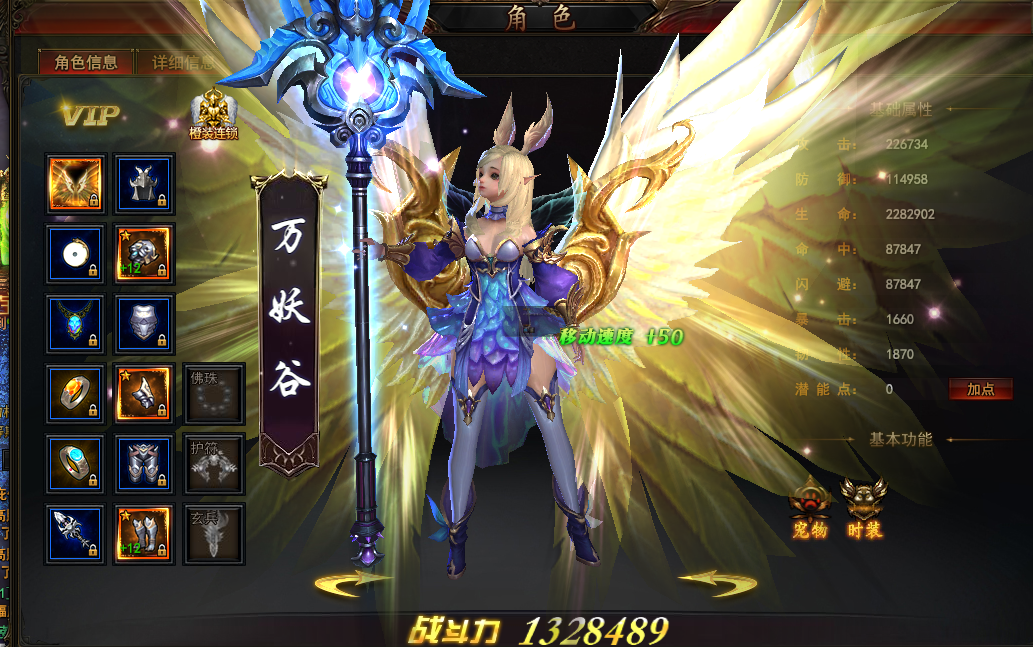Select the cyan gem ring slot
The image size is (1033, 647).
[x=75, y=463]
